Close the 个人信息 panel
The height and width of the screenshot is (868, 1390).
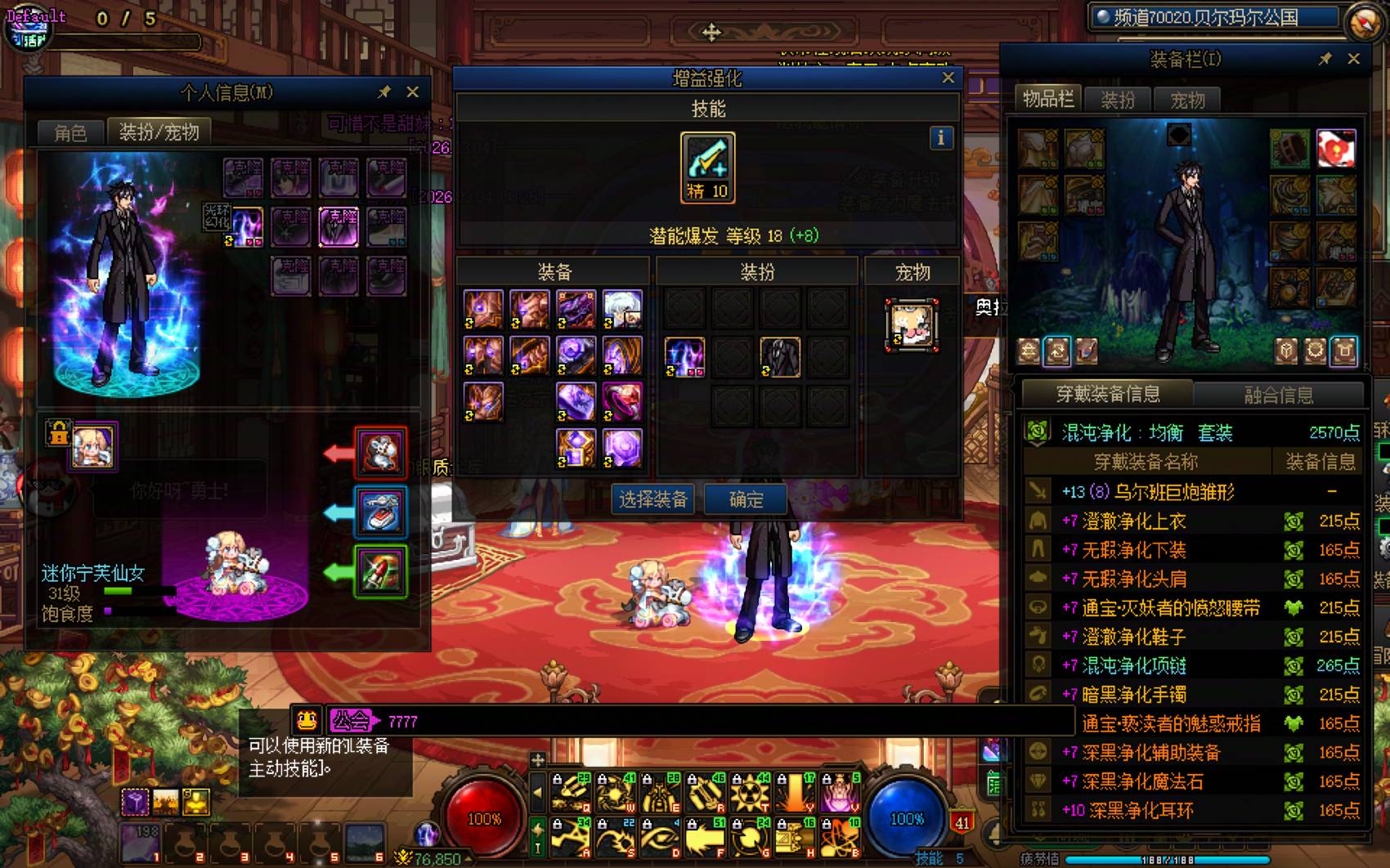[x=413, y=92]
